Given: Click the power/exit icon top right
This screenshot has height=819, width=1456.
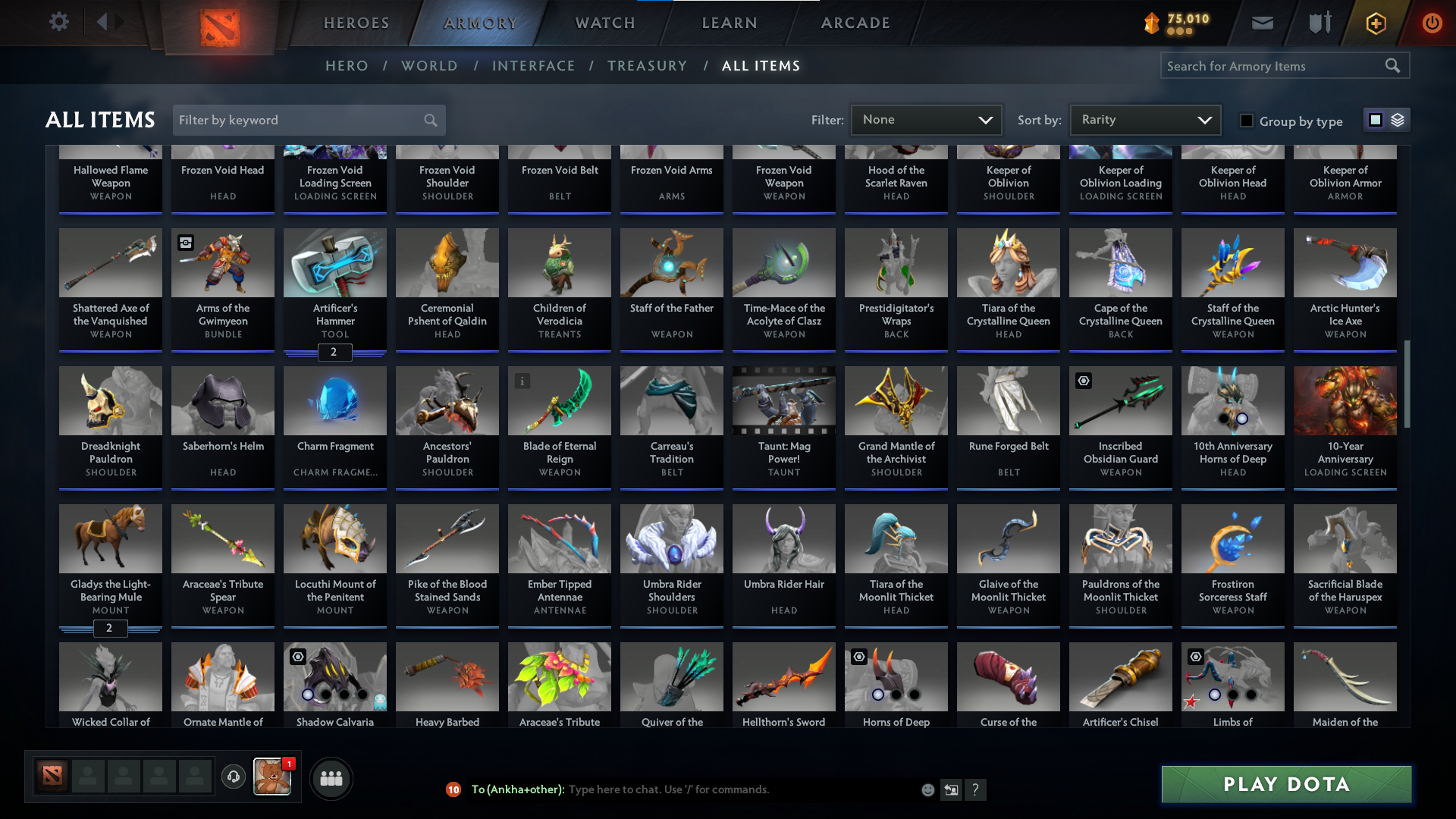Looking at the screenshot, I should tap(1432, 23).
